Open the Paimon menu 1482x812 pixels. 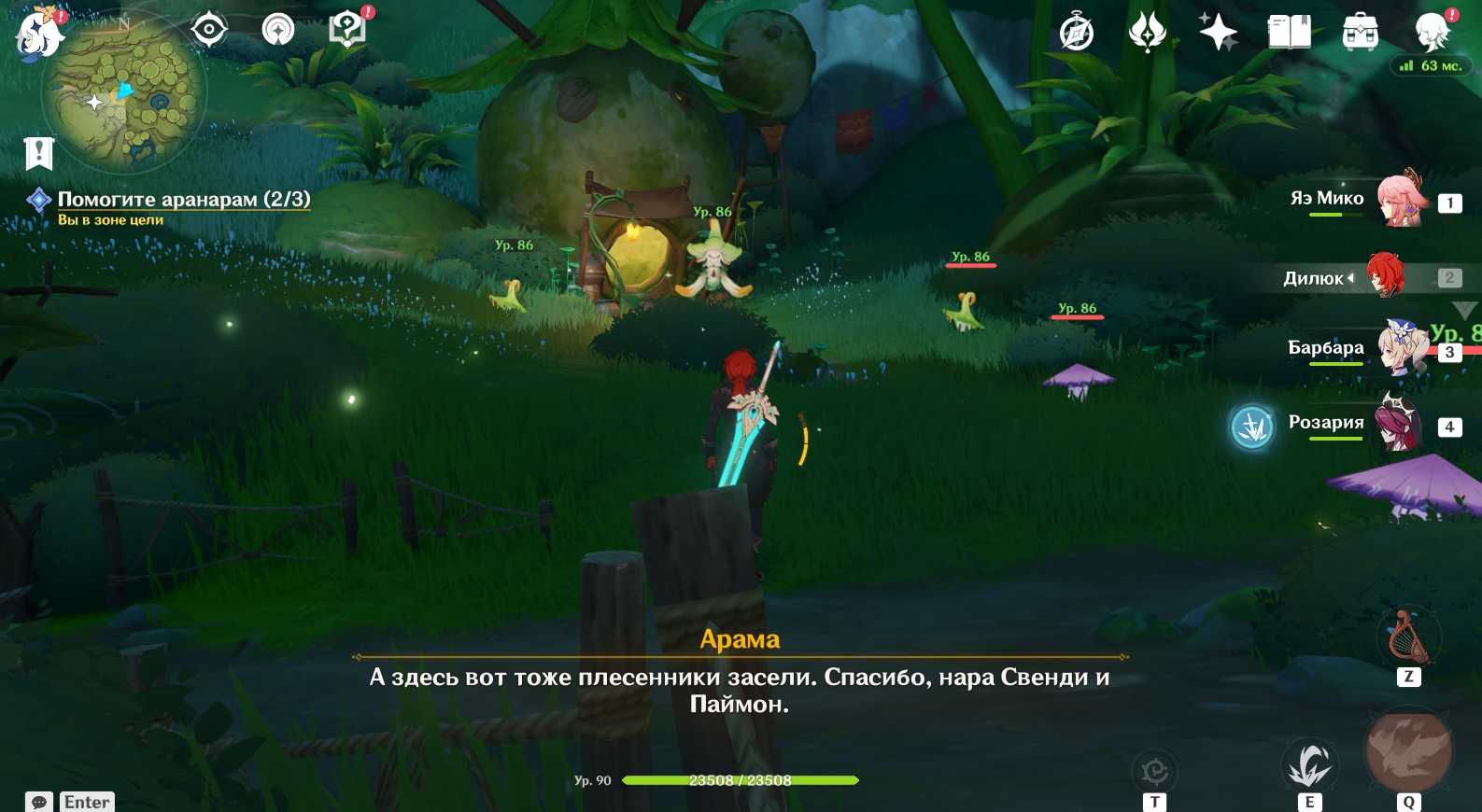37,33
